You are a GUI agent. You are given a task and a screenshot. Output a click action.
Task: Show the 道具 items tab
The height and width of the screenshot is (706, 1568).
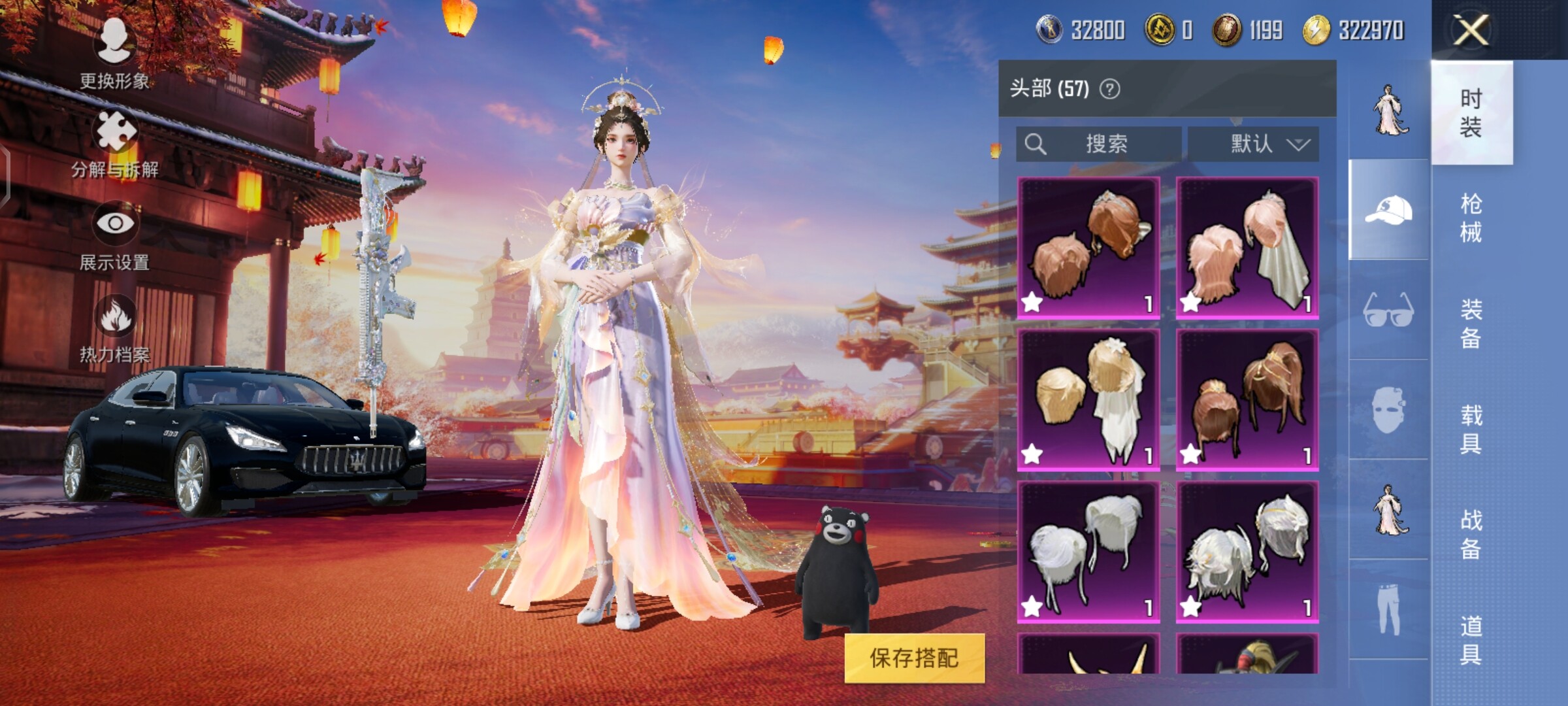[1471, 641]
